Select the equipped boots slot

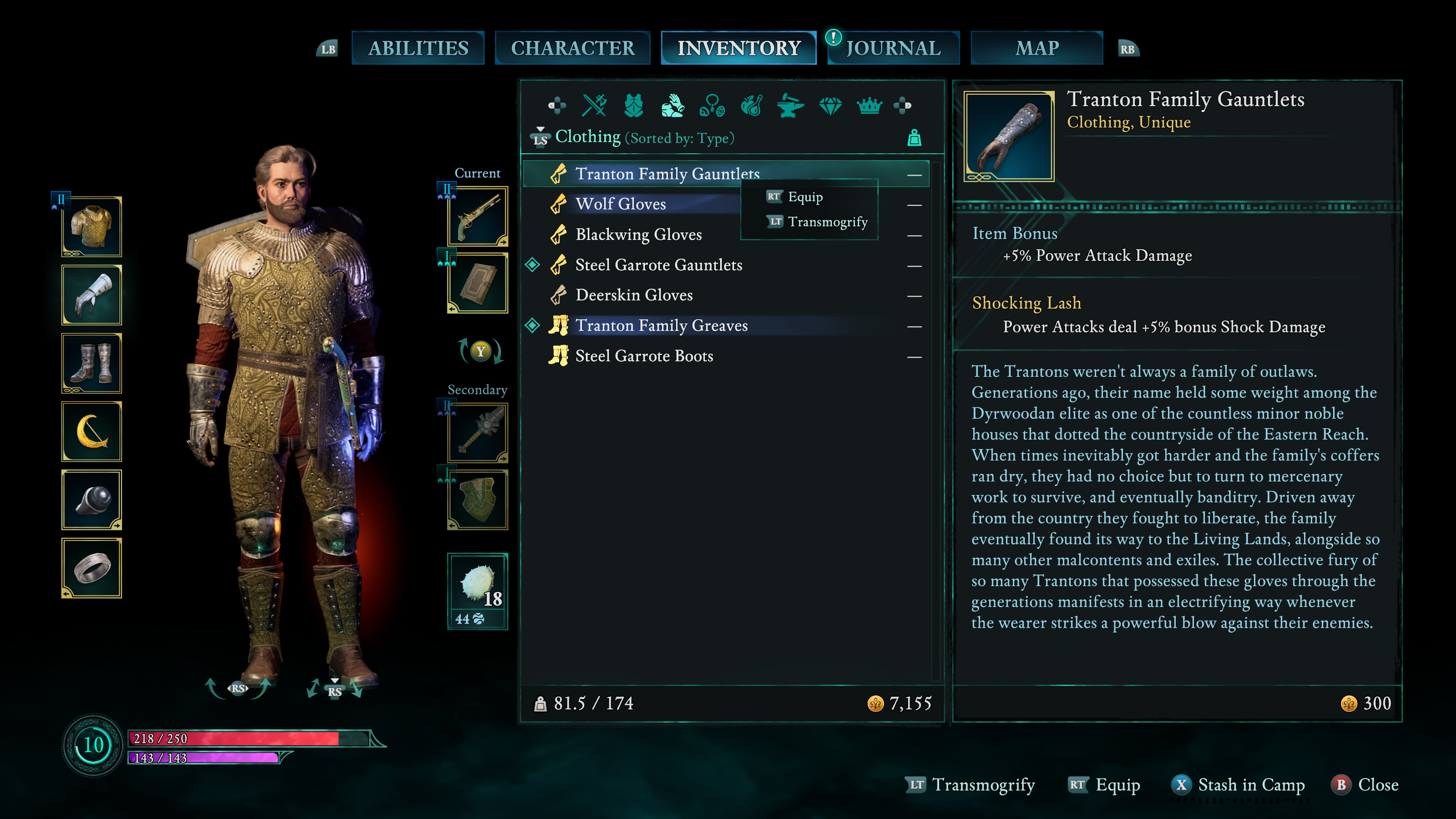pos(91,364)
